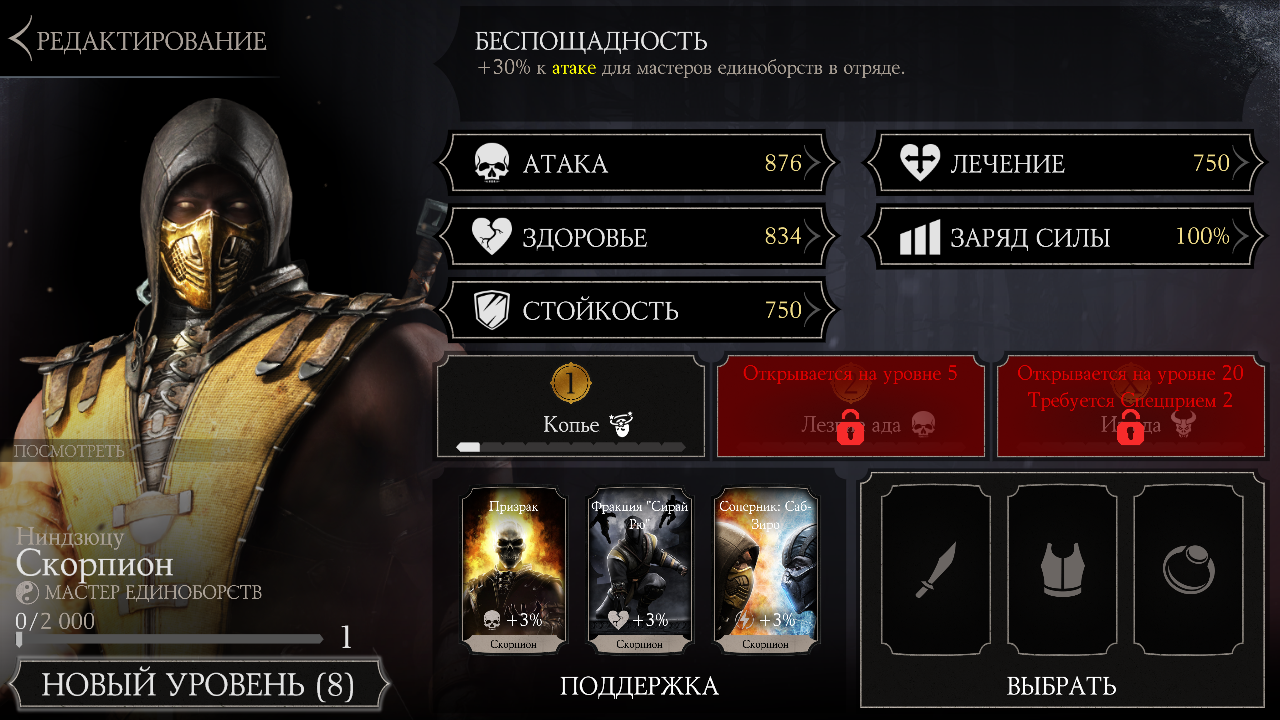Click the Новый уровень (8) button
Viewport: 1280px width, 720px height.
click(x=198, y=686)
